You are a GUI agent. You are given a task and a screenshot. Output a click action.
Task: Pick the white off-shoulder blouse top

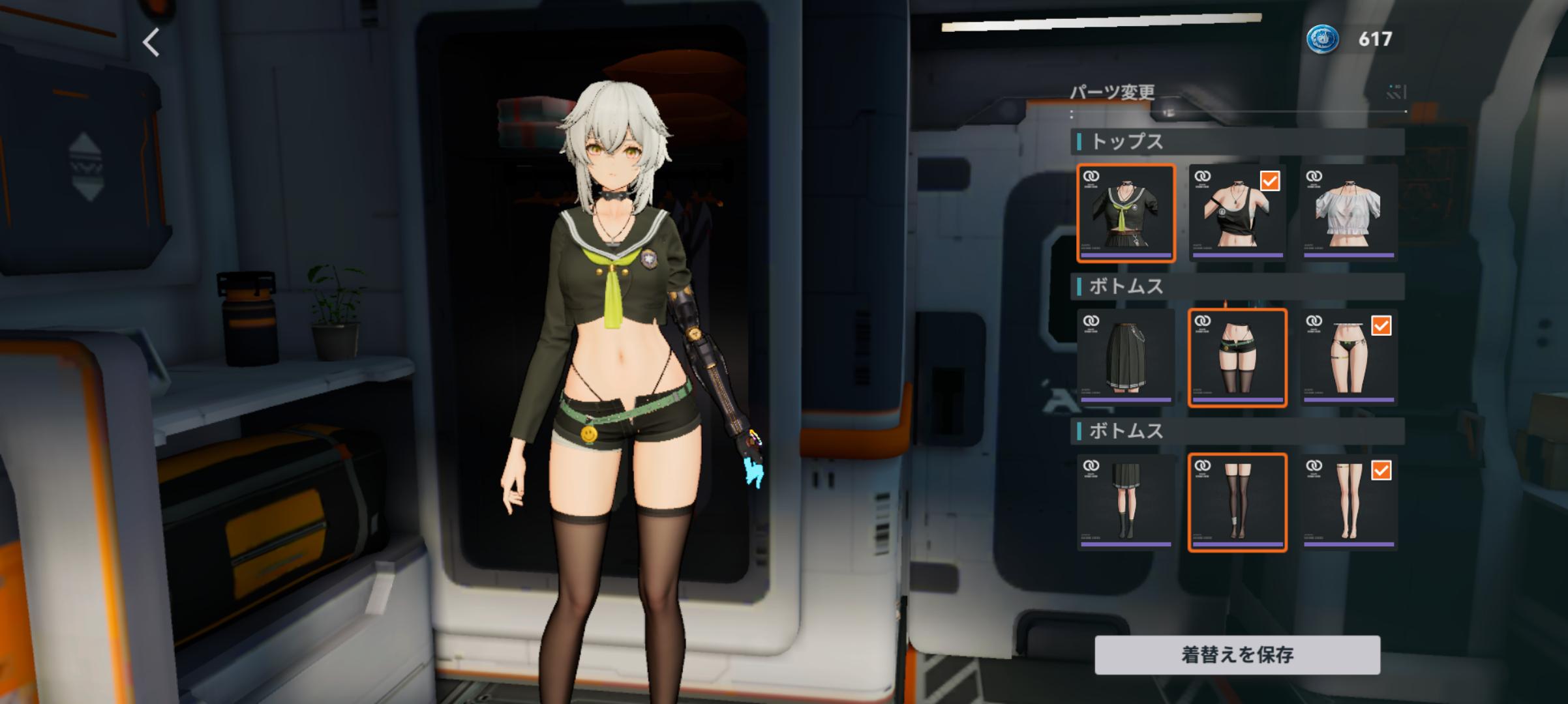pyautogui.click(x=1349, y=213)
